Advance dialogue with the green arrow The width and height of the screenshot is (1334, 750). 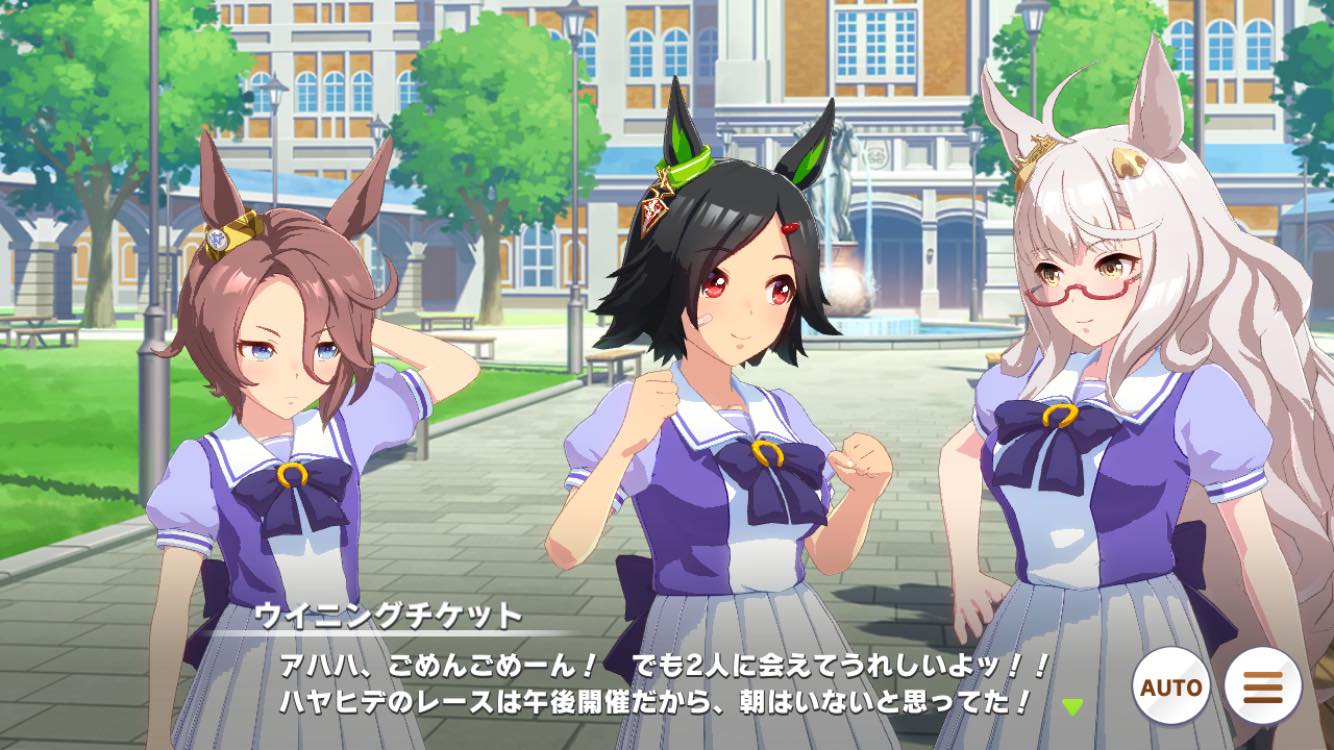[x=1072, y=707]
